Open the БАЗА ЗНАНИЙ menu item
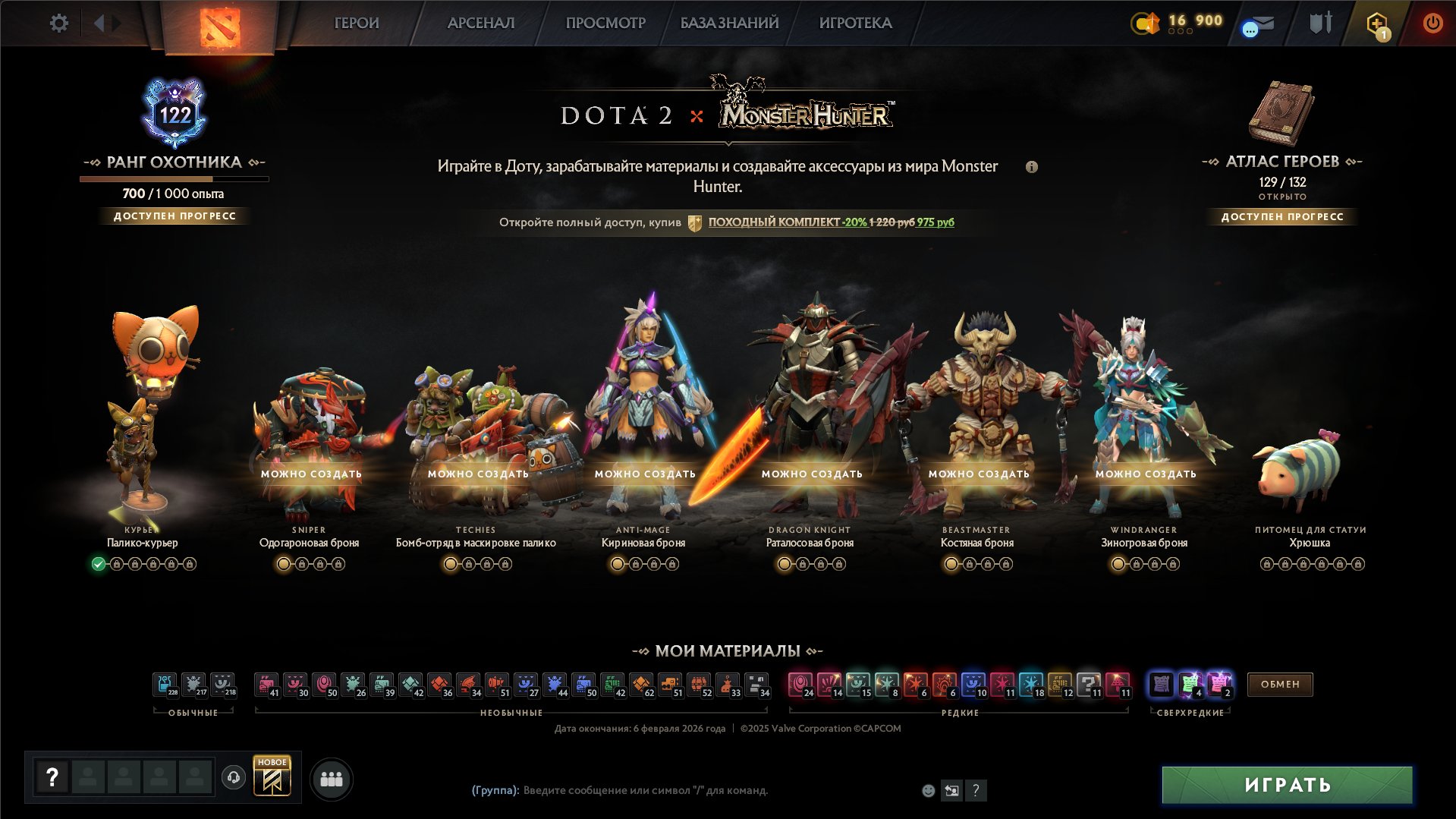 point(728,23)
